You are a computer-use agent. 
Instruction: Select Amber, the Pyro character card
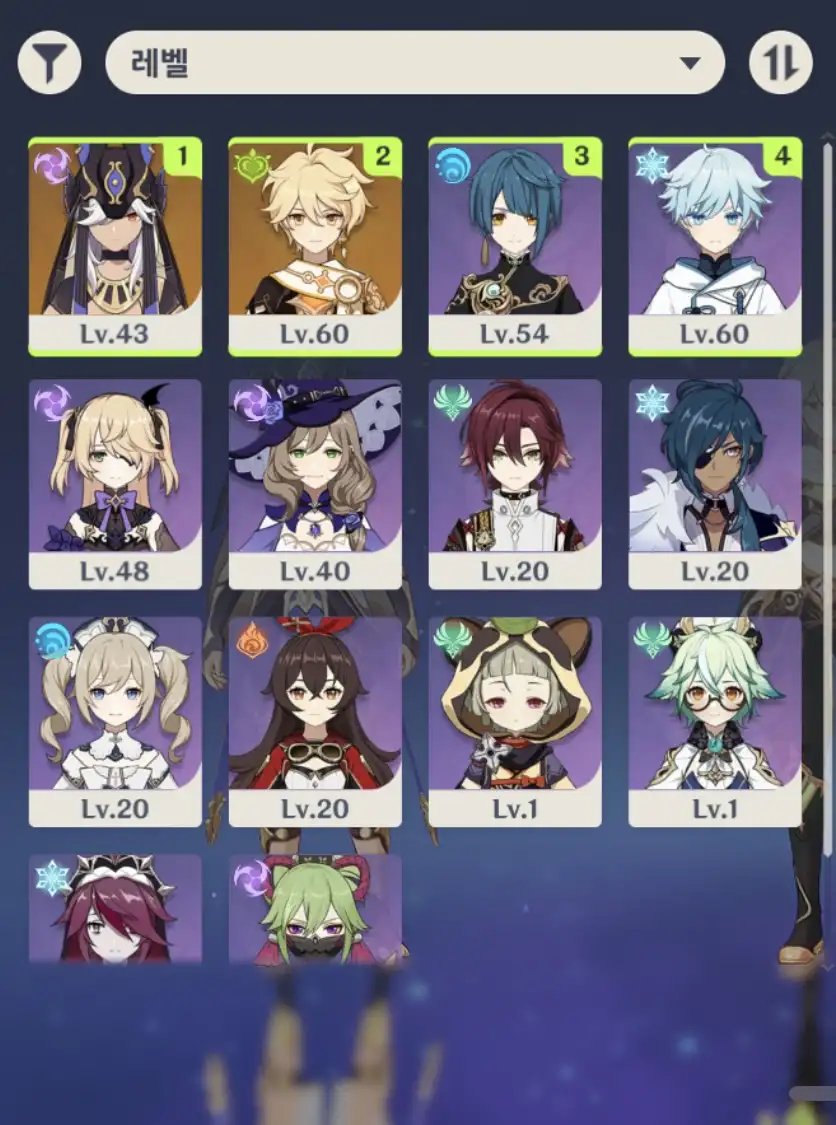(315, 721)
